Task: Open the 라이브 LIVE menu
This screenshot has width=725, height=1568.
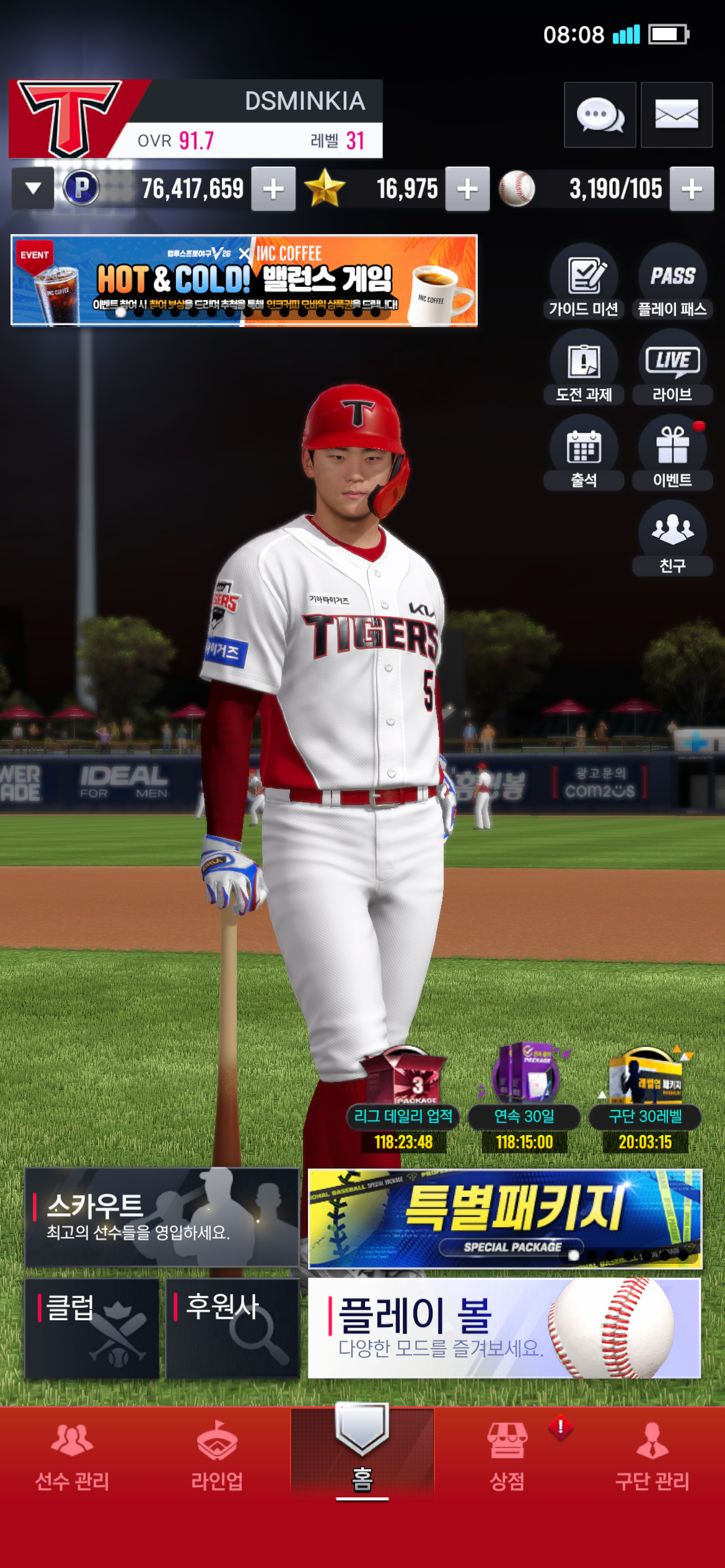Action: pos(672,368)
